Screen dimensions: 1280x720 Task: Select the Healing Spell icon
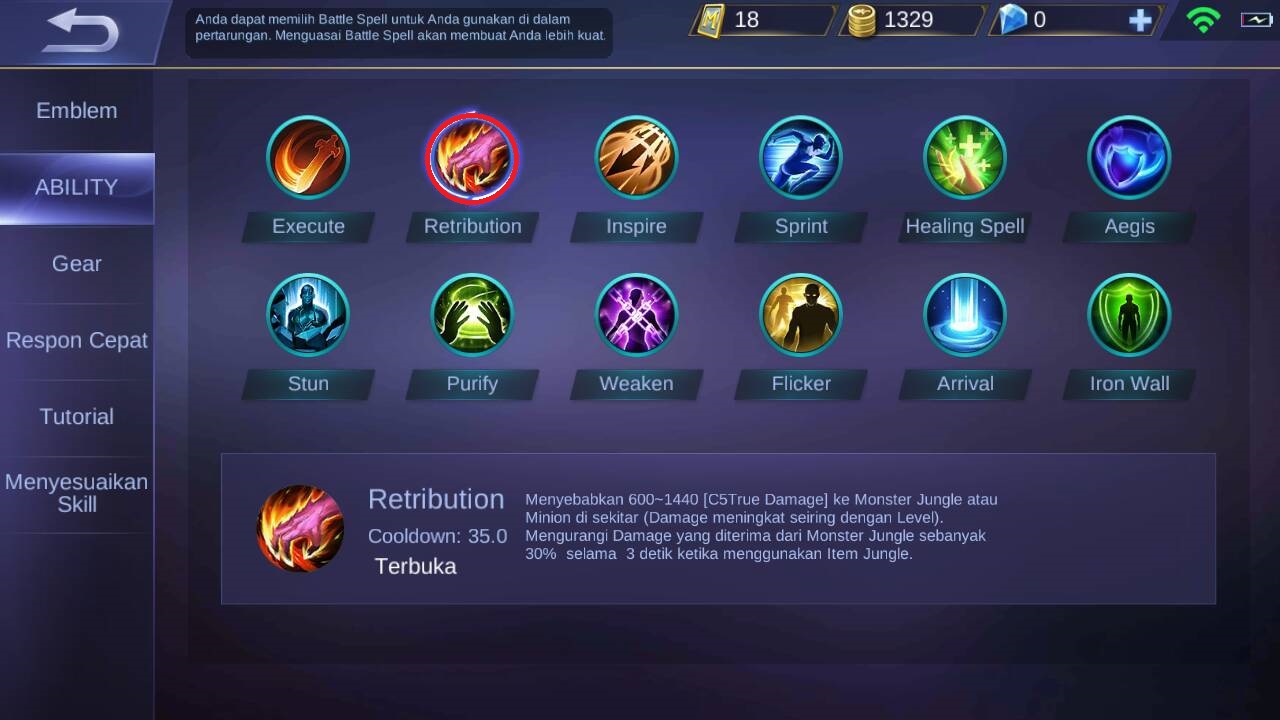tap(965, 158)
